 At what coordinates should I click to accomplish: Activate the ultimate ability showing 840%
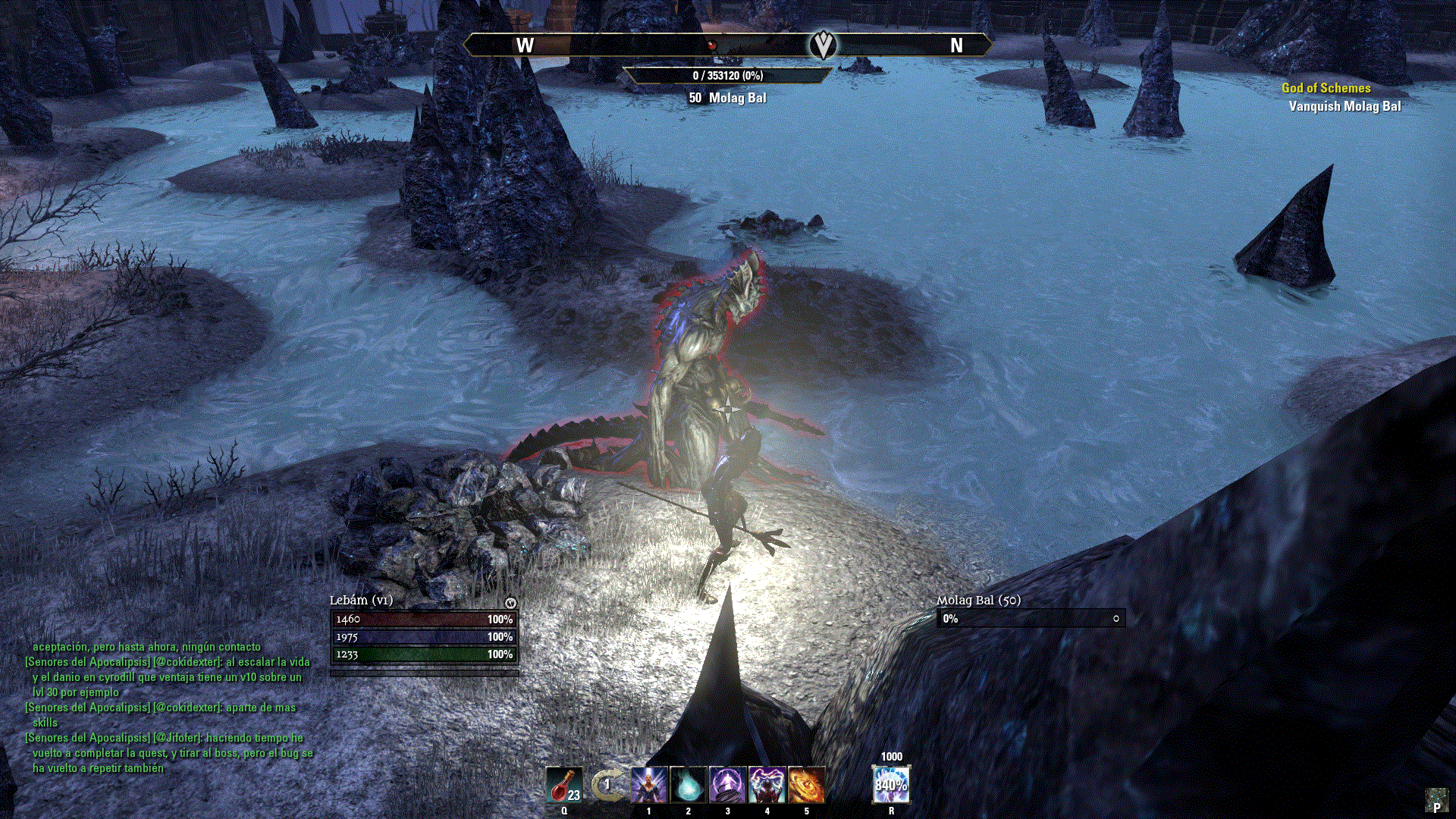[891, 785]
